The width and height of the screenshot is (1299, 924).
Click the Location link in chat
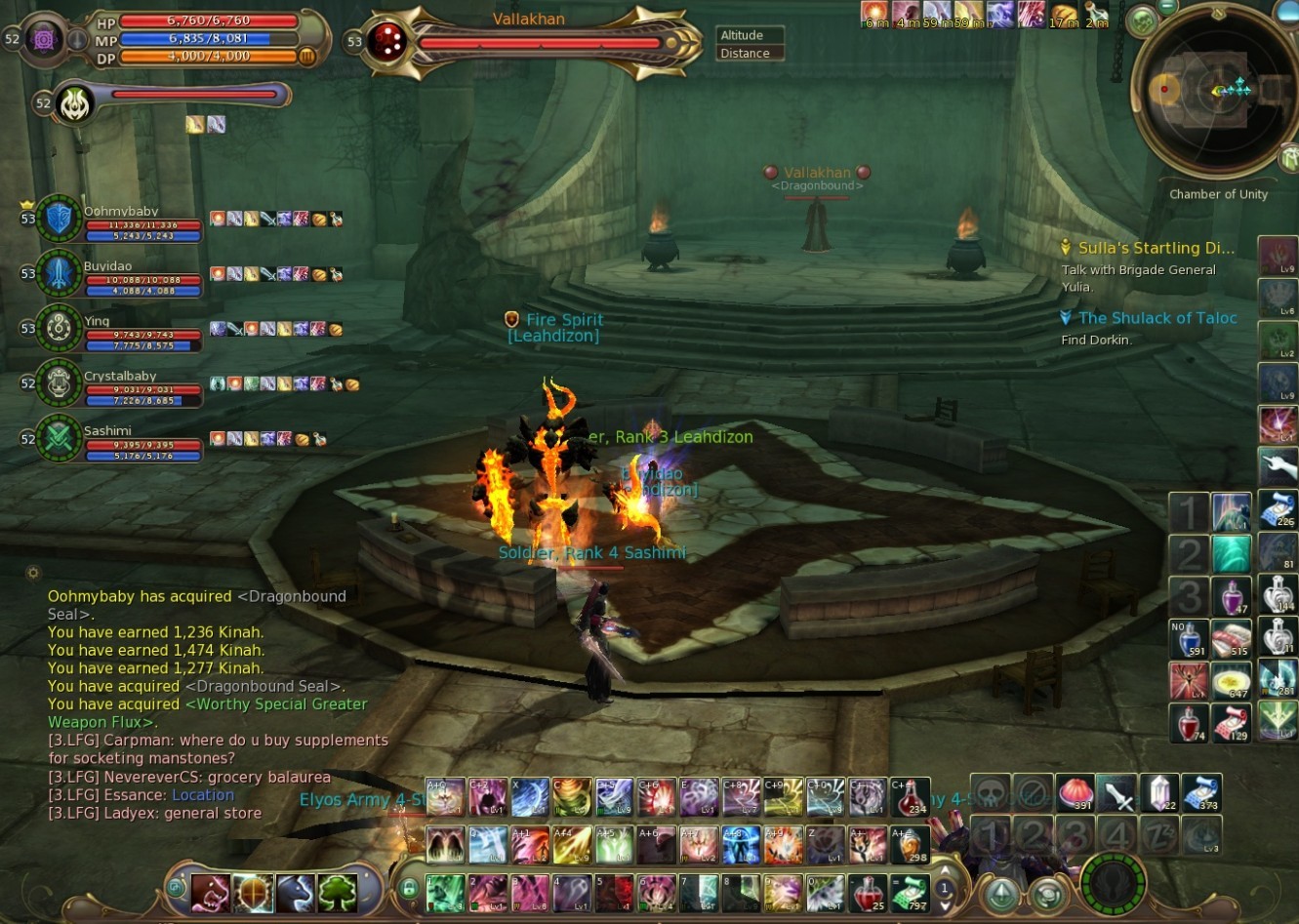click(203, 795)
